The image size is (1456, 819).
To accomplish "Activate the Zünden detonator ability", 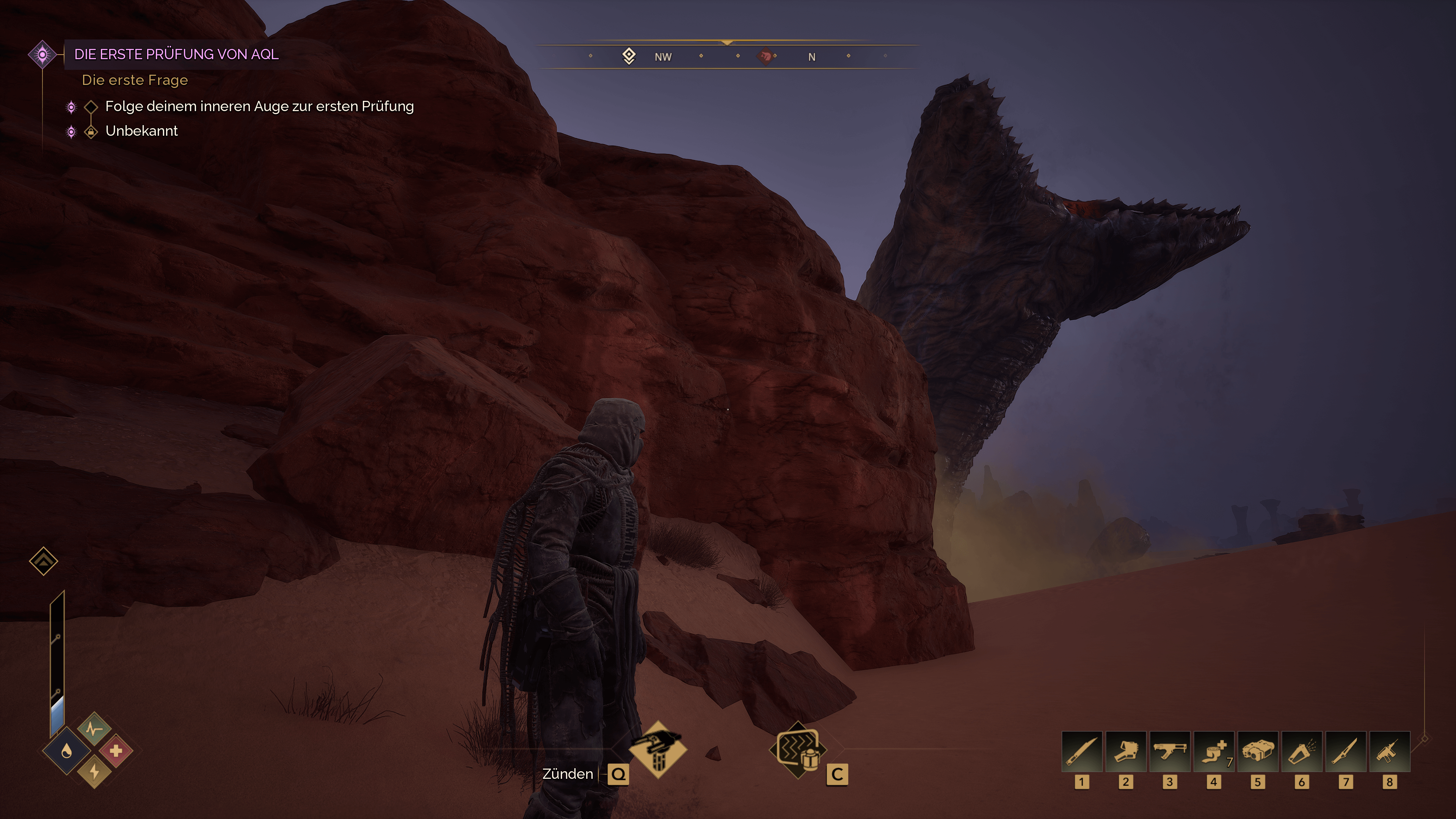I will tap(658, 750).
